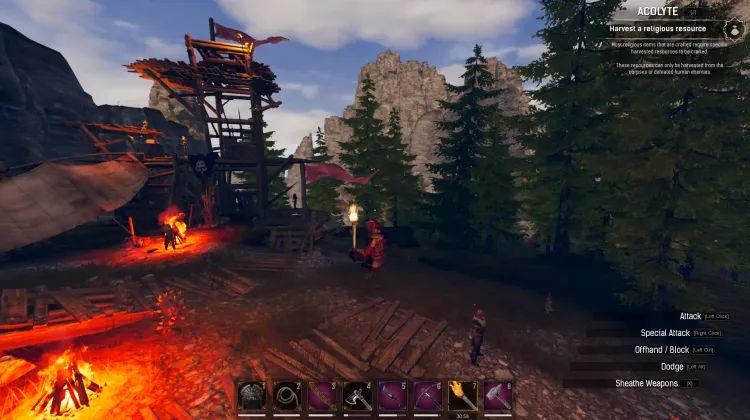
Task: Equip the hammer in hotbar slot 8
Action: pyautogui.click(x=497, y=396)
